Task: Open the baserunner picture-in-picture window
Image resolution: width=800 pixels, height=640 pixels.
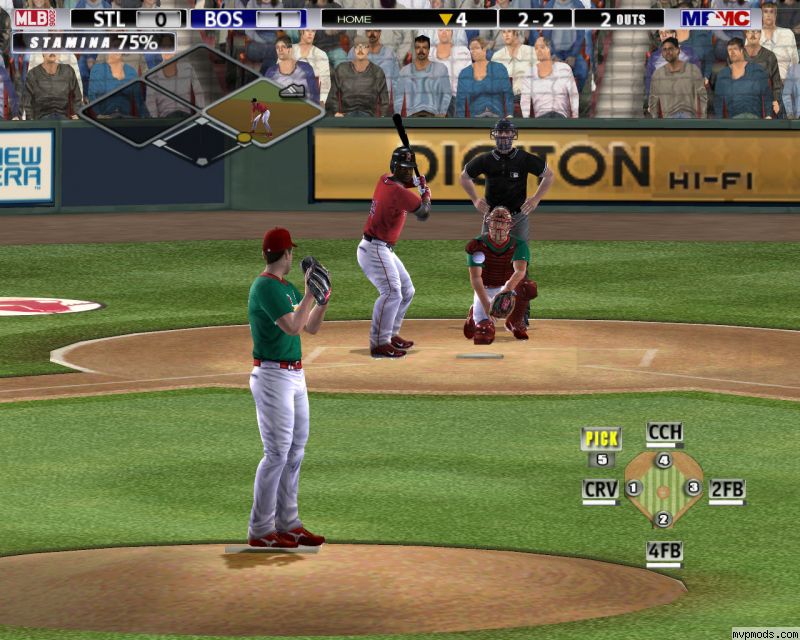Action: coord(263,113)
